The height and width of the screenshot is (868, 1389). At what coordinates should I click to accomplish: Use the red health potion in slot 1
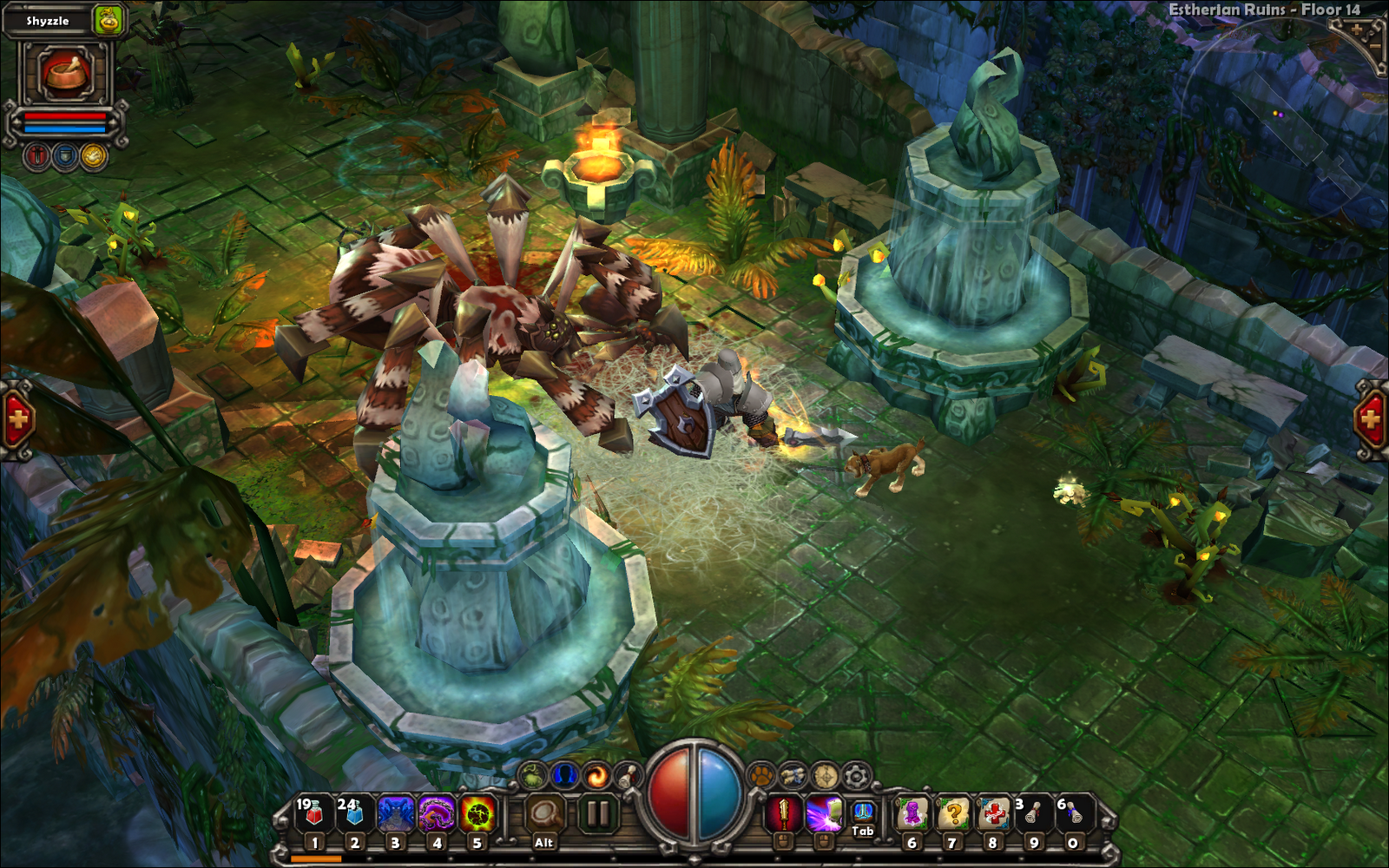pos(313,814)
